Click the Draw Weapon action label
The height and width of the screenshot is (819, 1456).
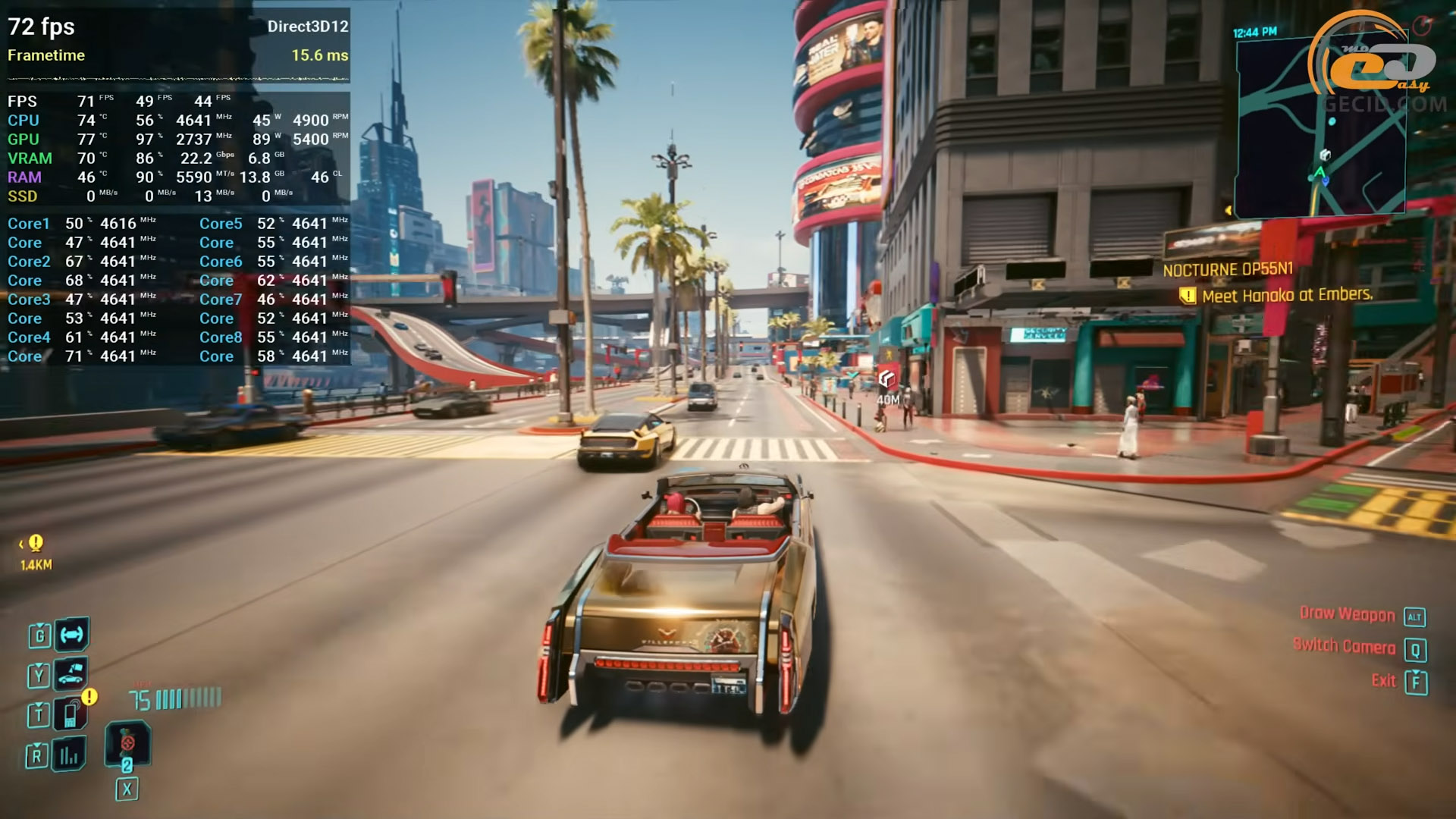click(1347, 614)
